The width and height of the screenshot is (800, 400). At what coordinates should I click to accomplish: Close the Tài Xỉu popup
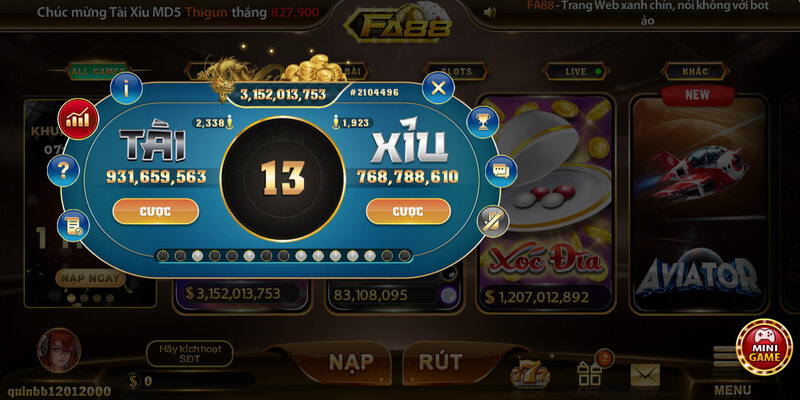coord(437,89)
